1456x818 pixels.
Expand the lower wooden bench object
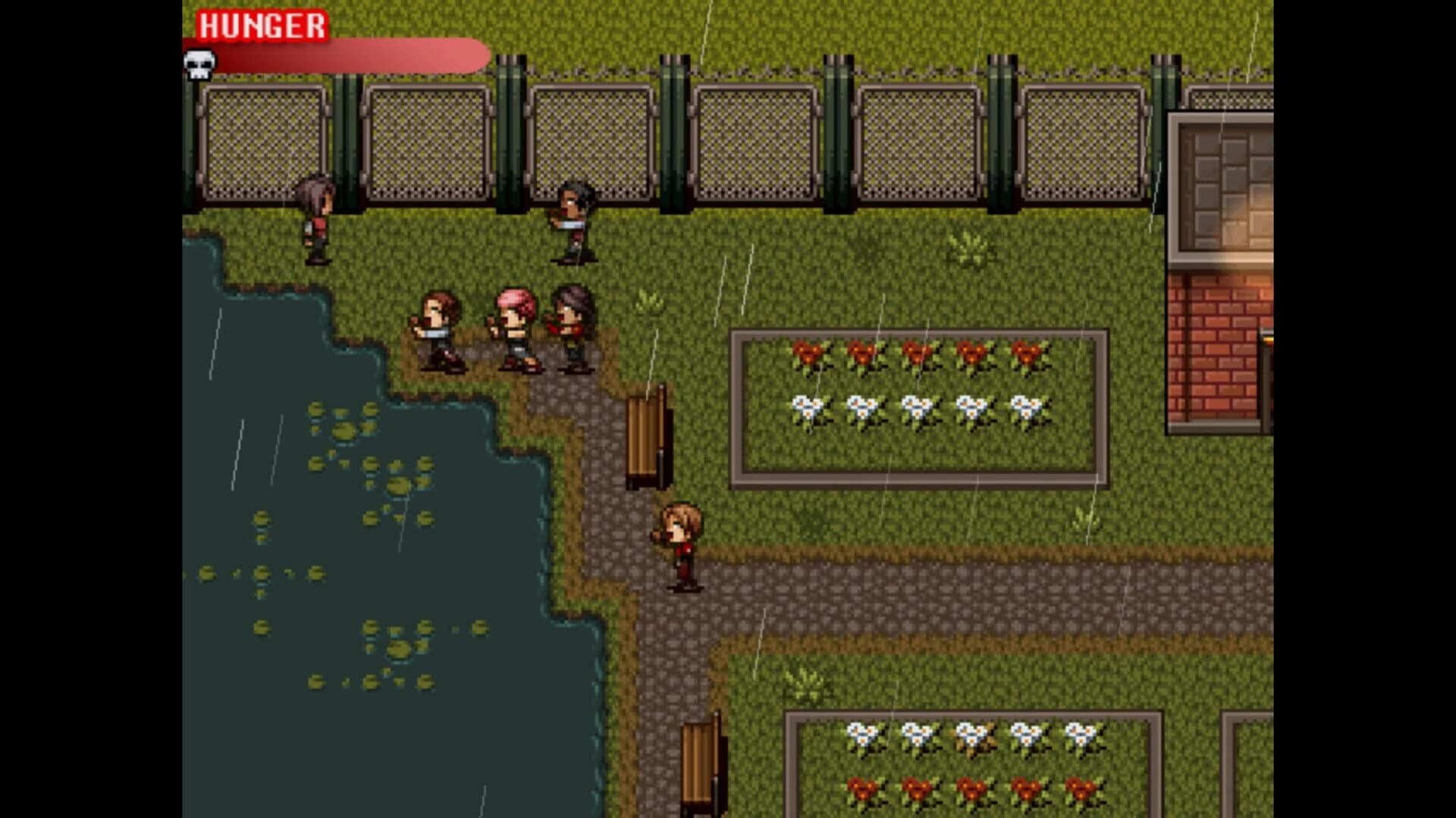[x=701, y=766]
